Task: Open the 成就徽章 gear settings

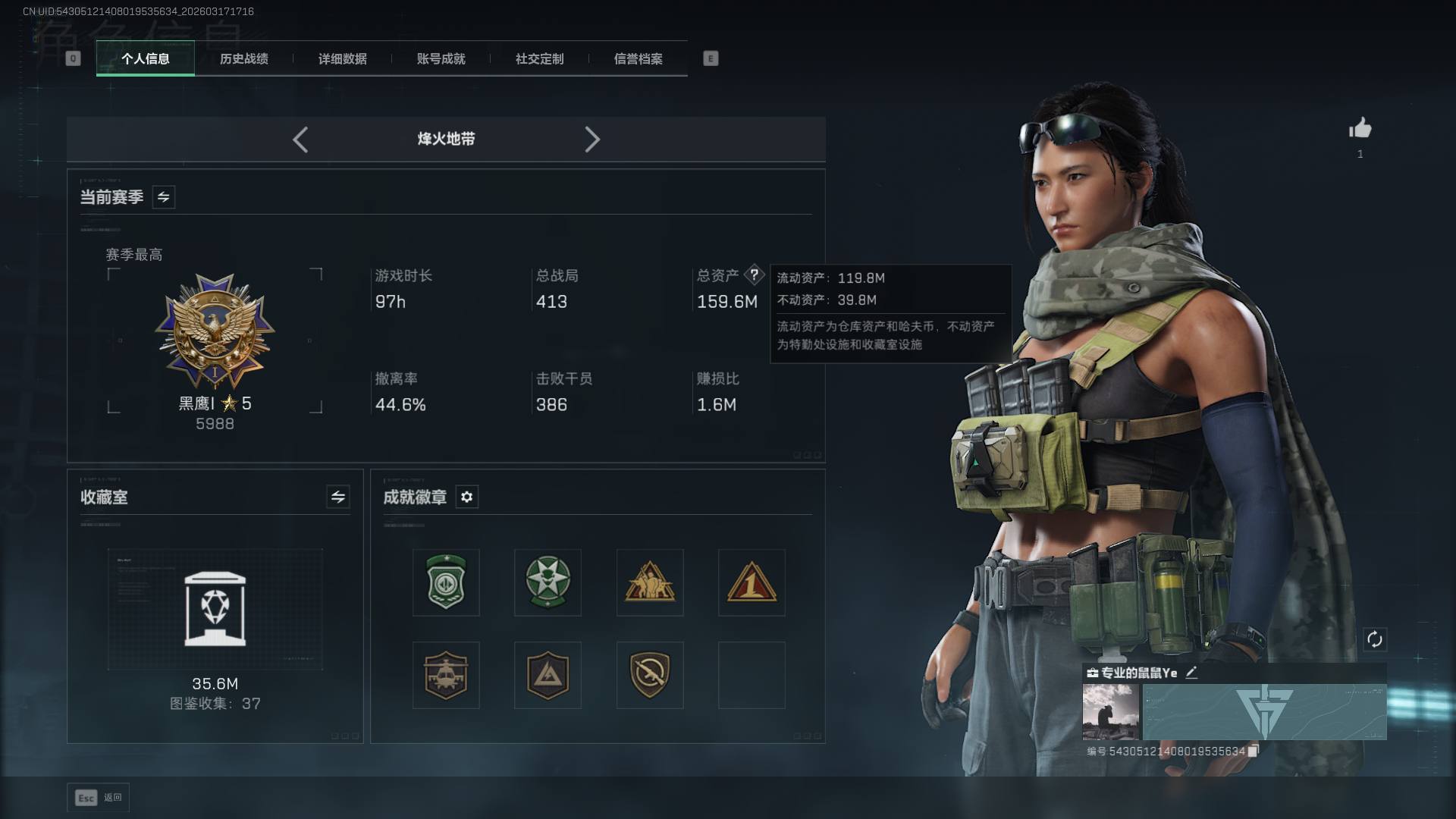Action: [467, 497]
